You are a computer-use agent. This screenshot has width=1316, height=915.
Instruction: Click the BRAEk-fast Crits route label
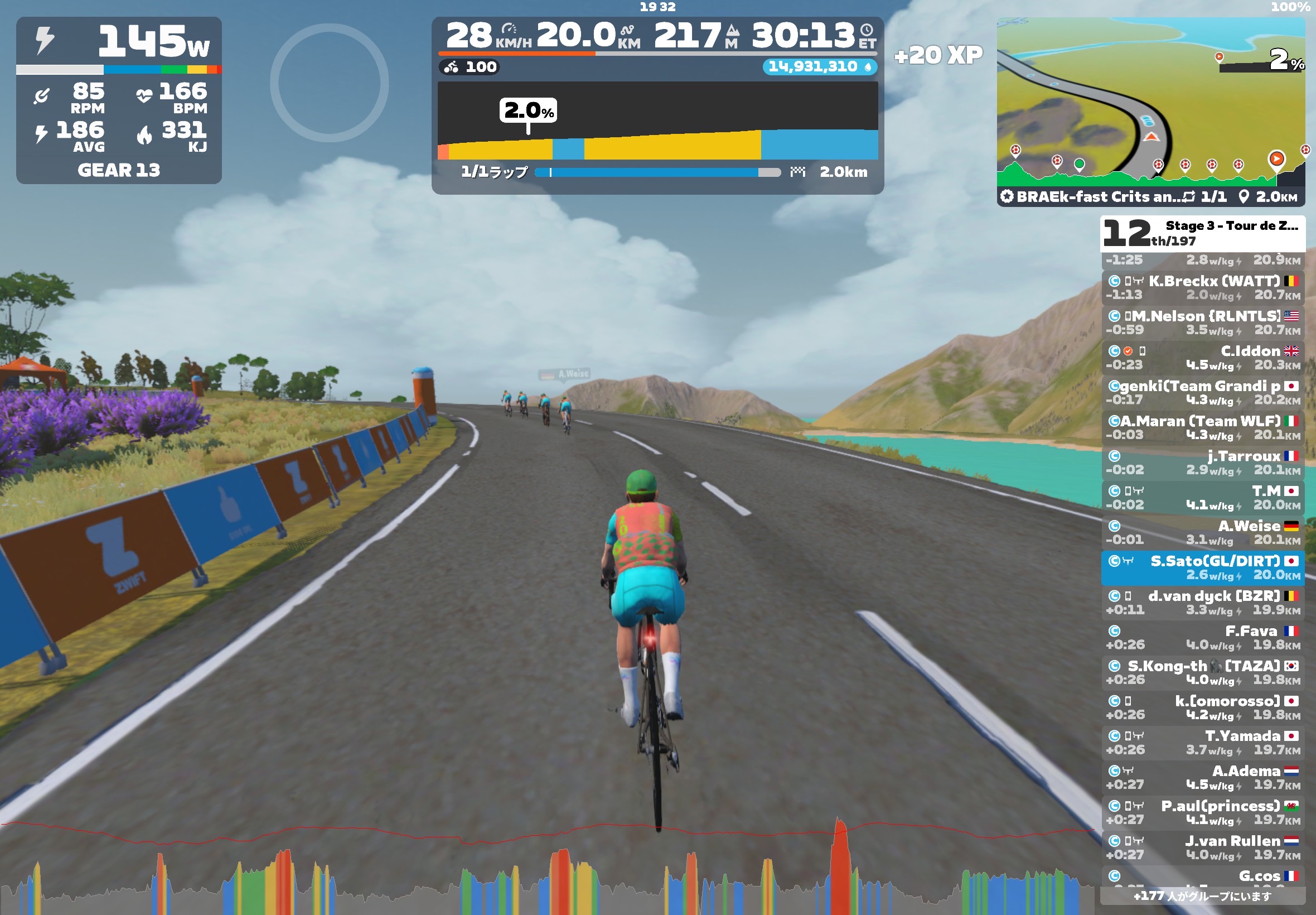[x=1090, y=196]
